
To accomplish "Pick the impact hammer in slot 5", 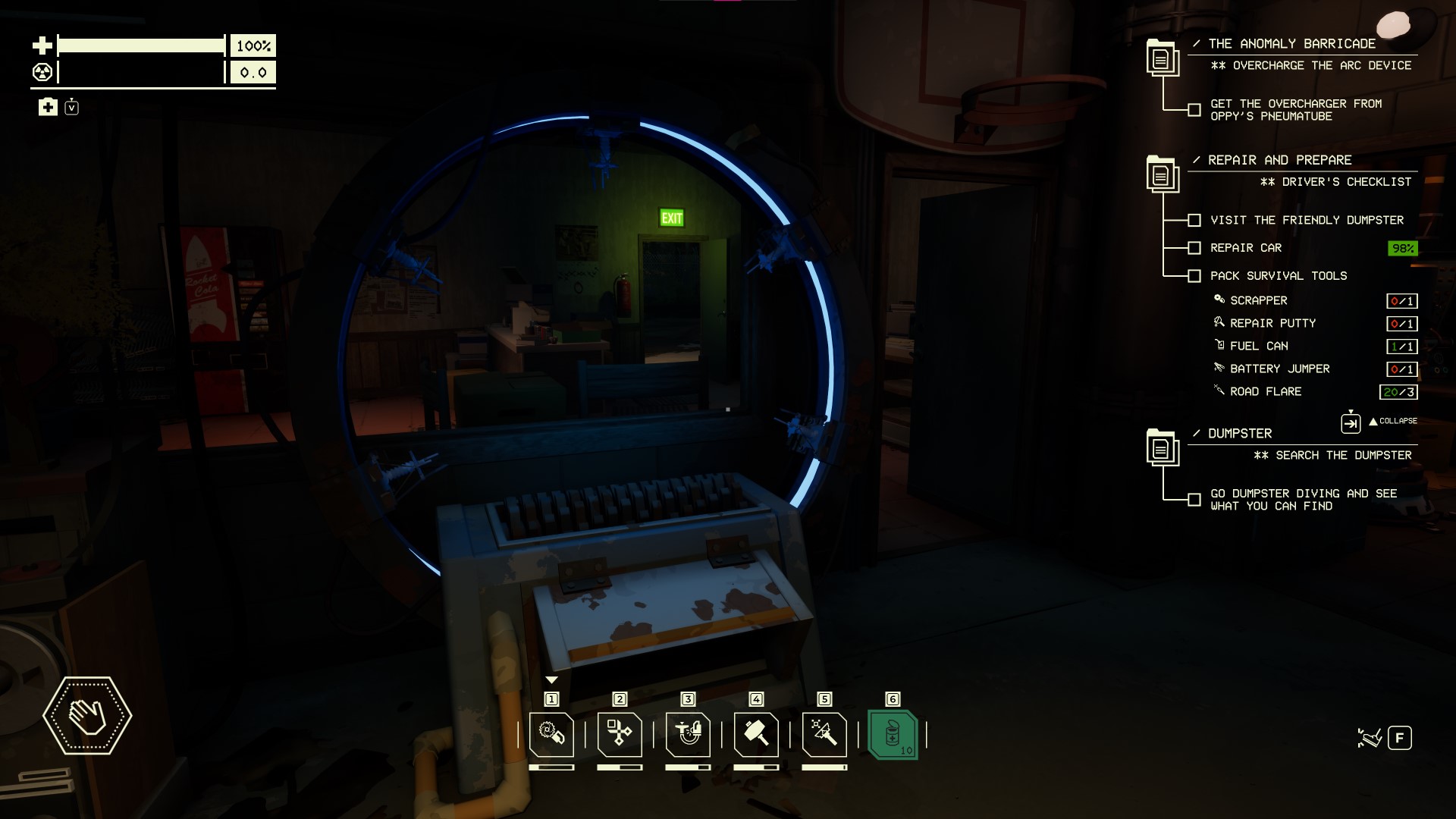I will (x=824, y=734).
